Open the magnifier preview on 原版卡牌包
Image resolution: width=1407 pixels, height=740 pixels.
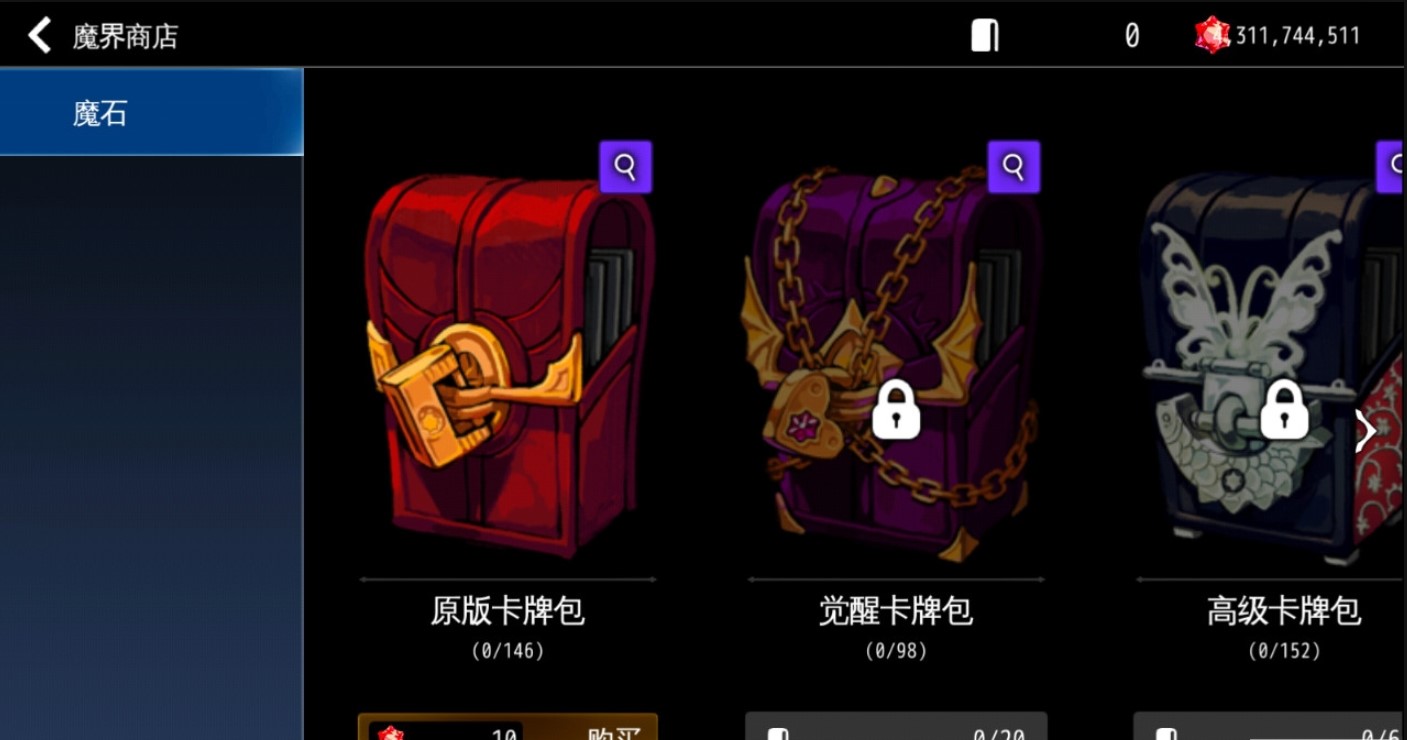626,166
